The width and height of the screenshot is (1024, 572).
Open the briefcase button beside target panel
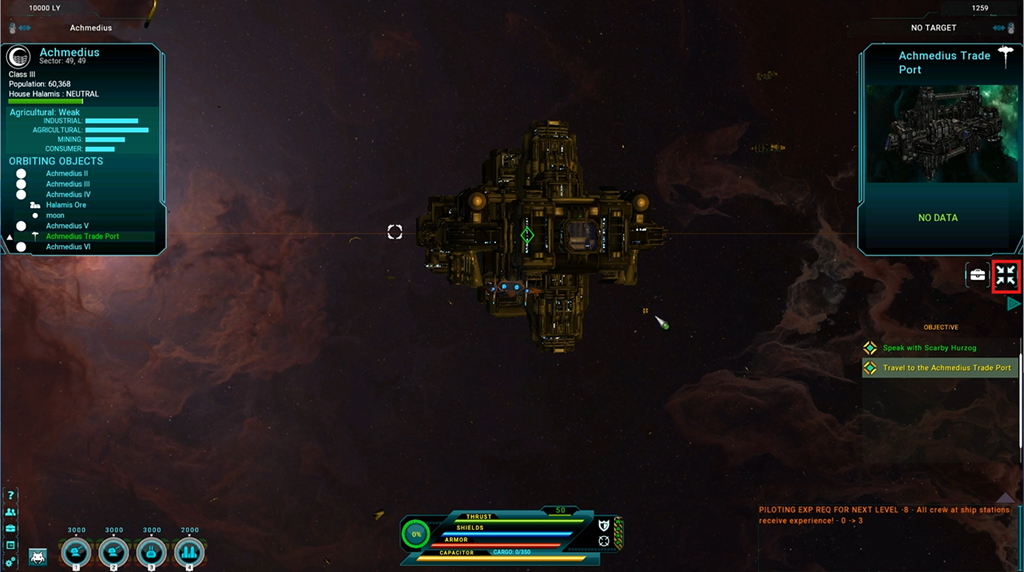[977, 275]
